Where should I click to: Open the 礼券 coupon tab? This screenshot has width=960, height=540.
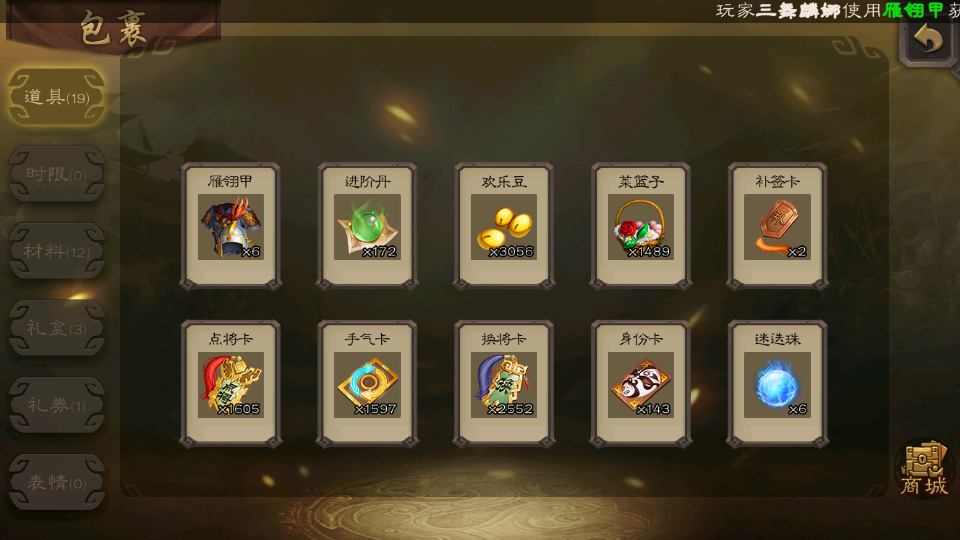(x=56, y=405)
